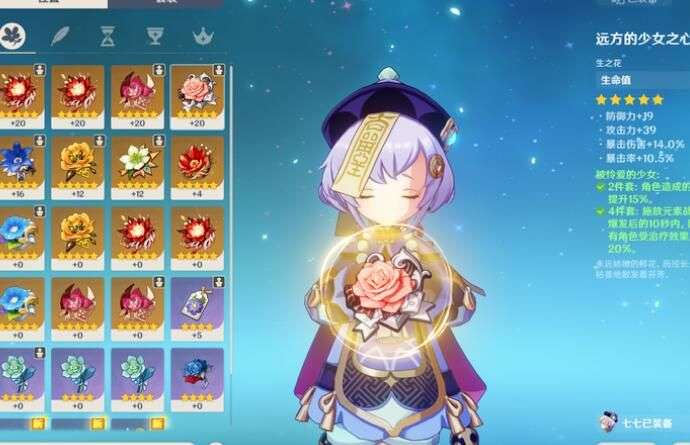Pick the yellow flower artifact at +12
690x445 pixels.
click(x=77, y=163)
